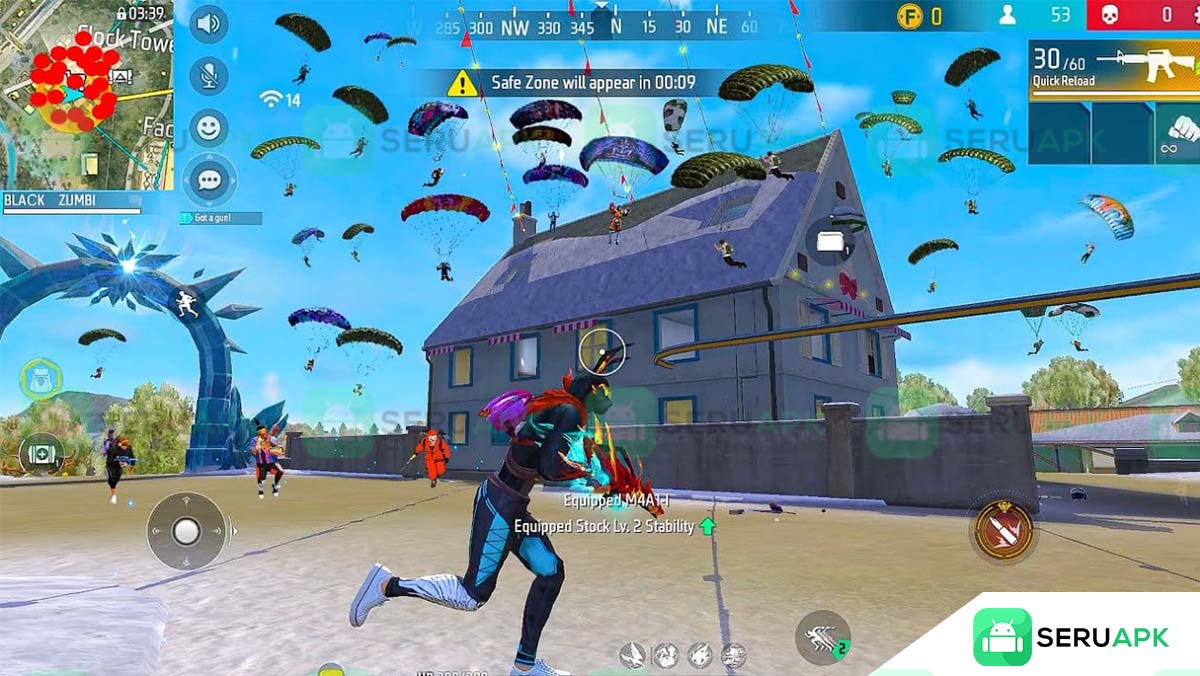Use the medkit healing item
The width and height of the screenshot is (1200, 676).
(x=41, y=453)
